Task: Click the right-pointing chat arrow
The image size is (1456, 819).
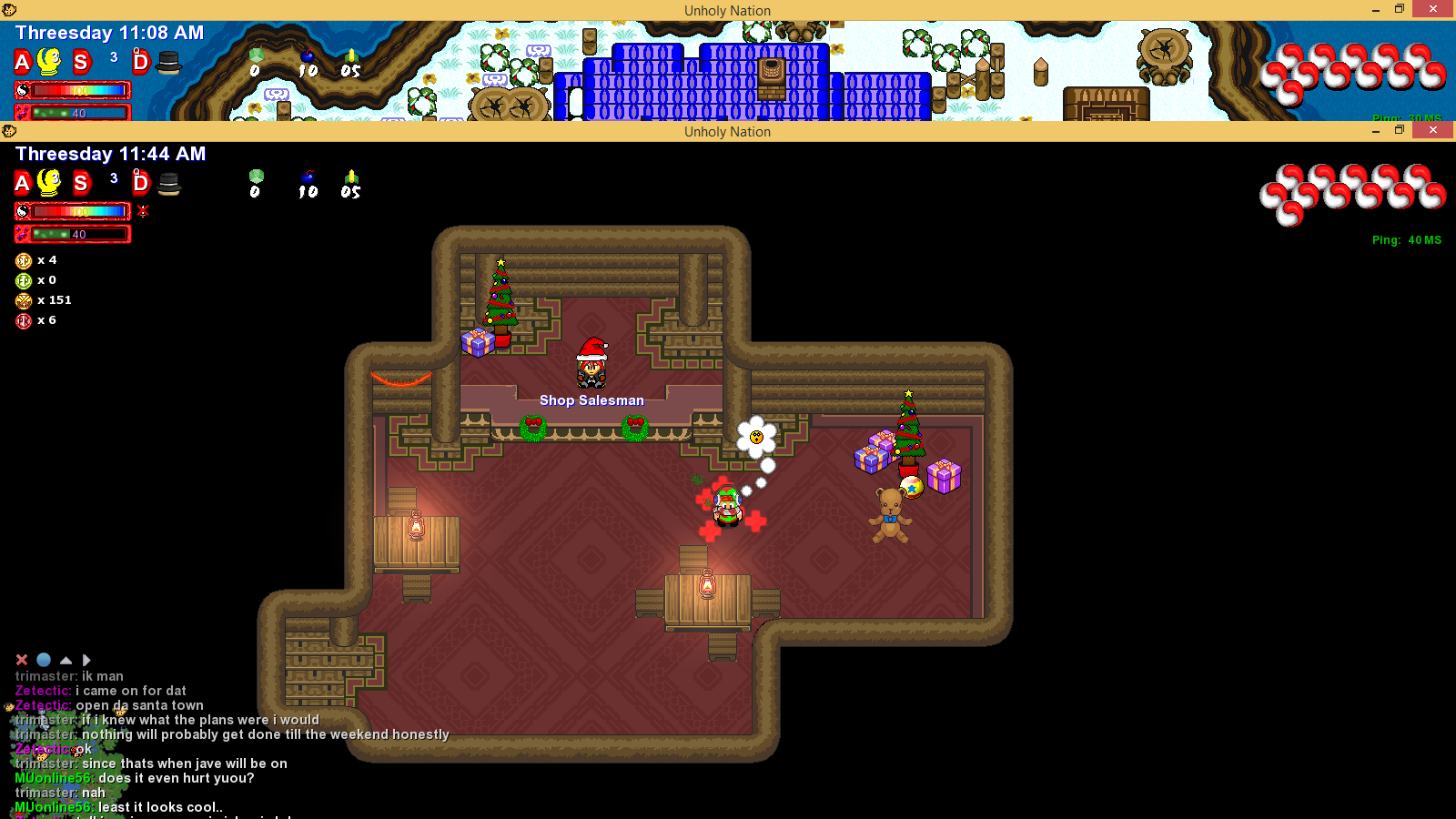Action: pyautogui.click(x=86, y=660)
